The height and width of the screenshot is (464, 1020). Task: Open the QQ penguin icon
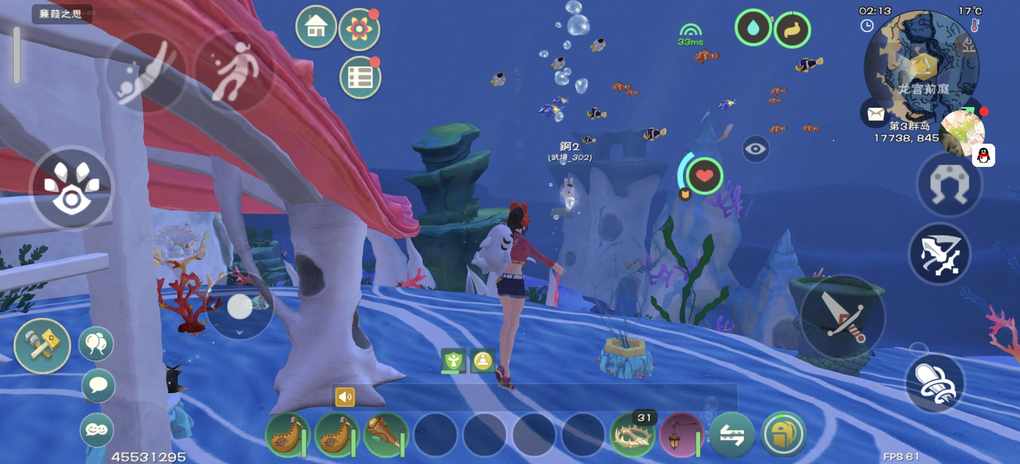983,155
